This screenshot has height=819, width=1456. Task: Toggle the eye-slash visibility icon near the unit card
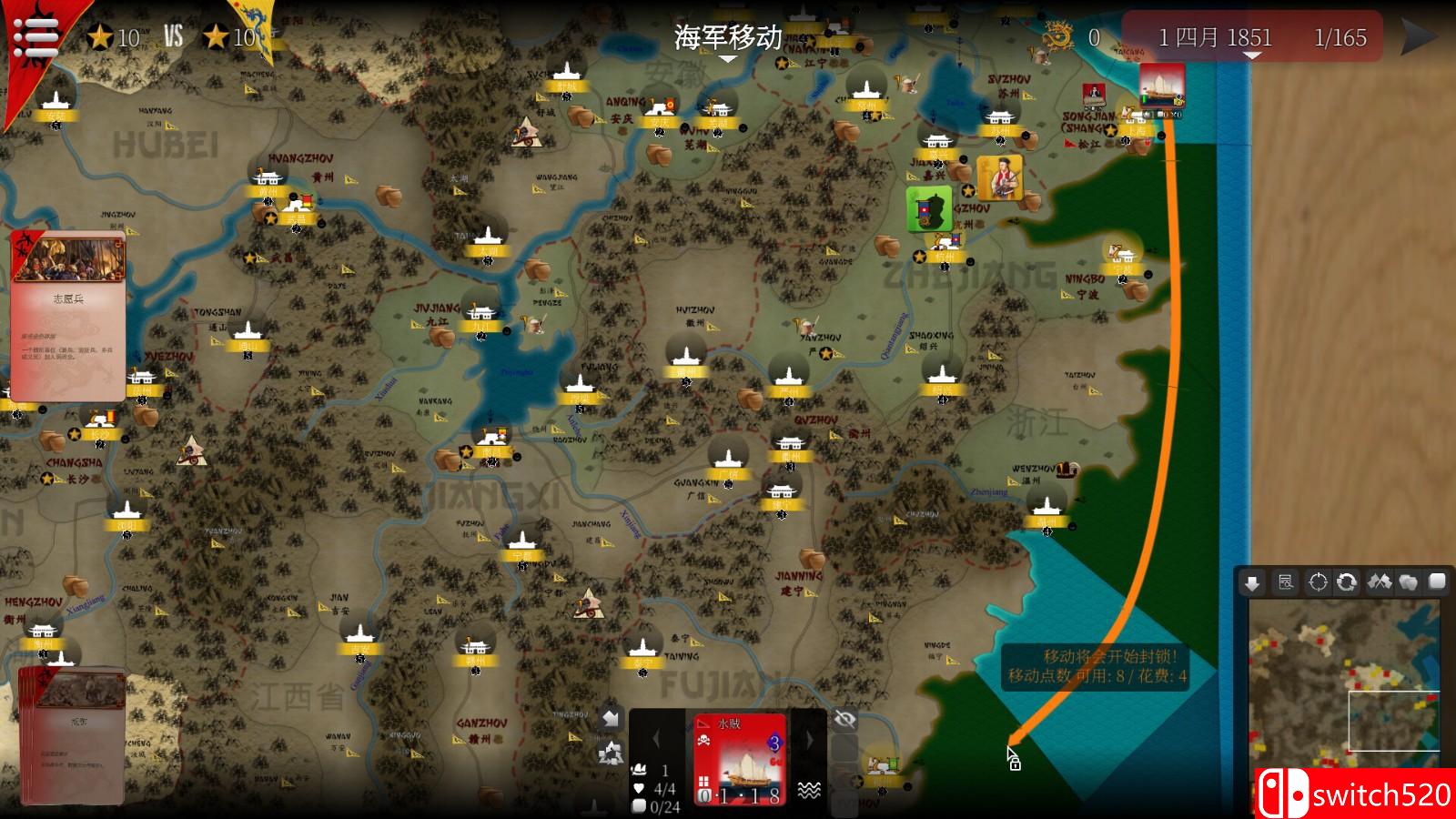pos(844,720)
